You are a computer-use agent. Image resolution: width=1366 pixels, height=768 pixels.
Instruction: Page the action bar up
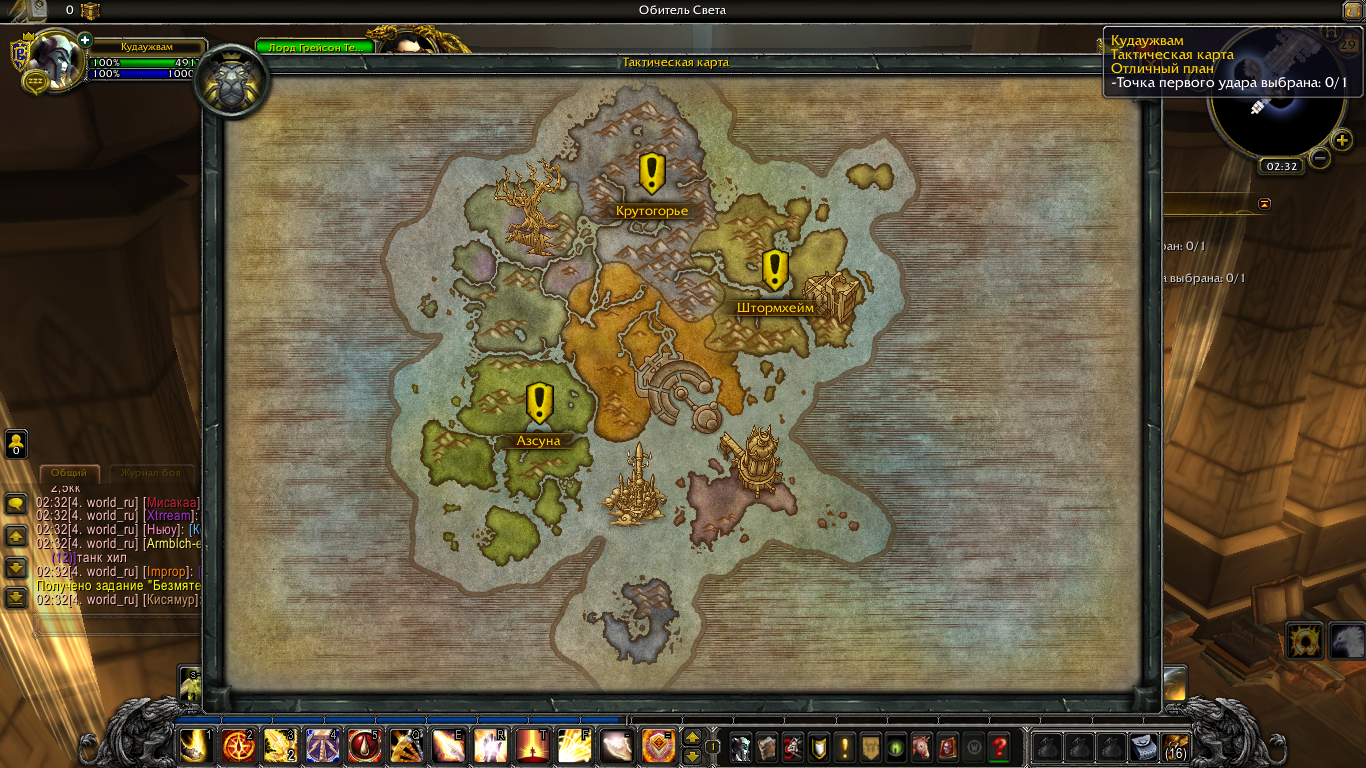click(692, 738)
